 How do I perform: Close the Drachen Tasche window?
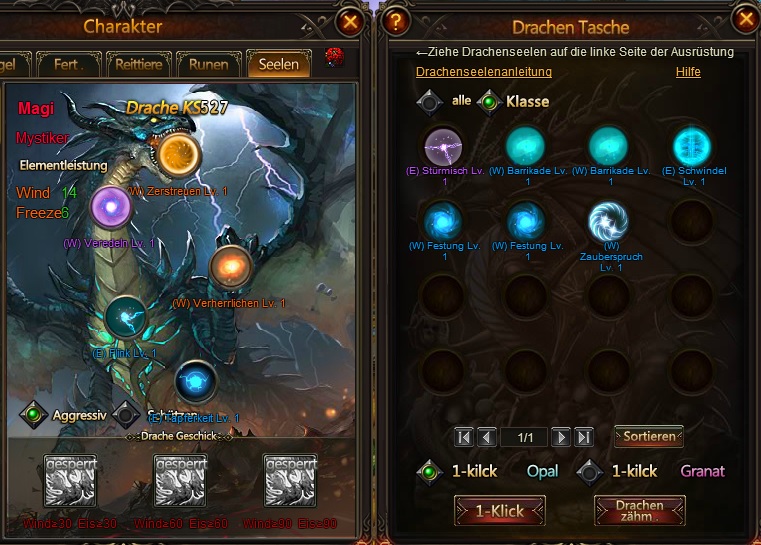(746, 19)
